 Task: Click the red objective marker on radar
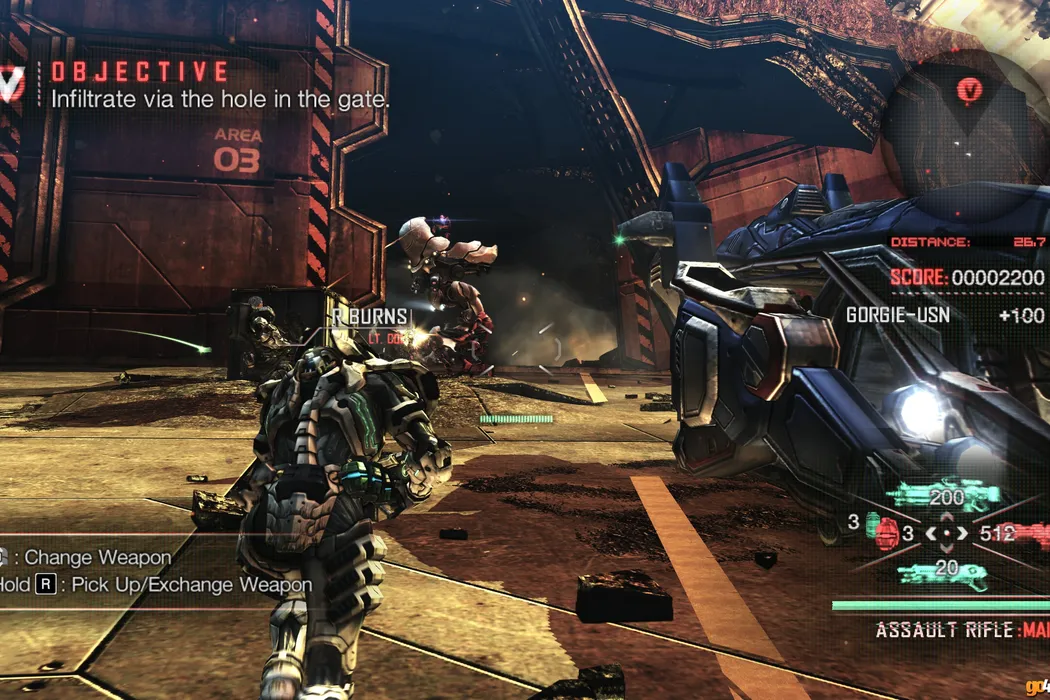(968, 90)
